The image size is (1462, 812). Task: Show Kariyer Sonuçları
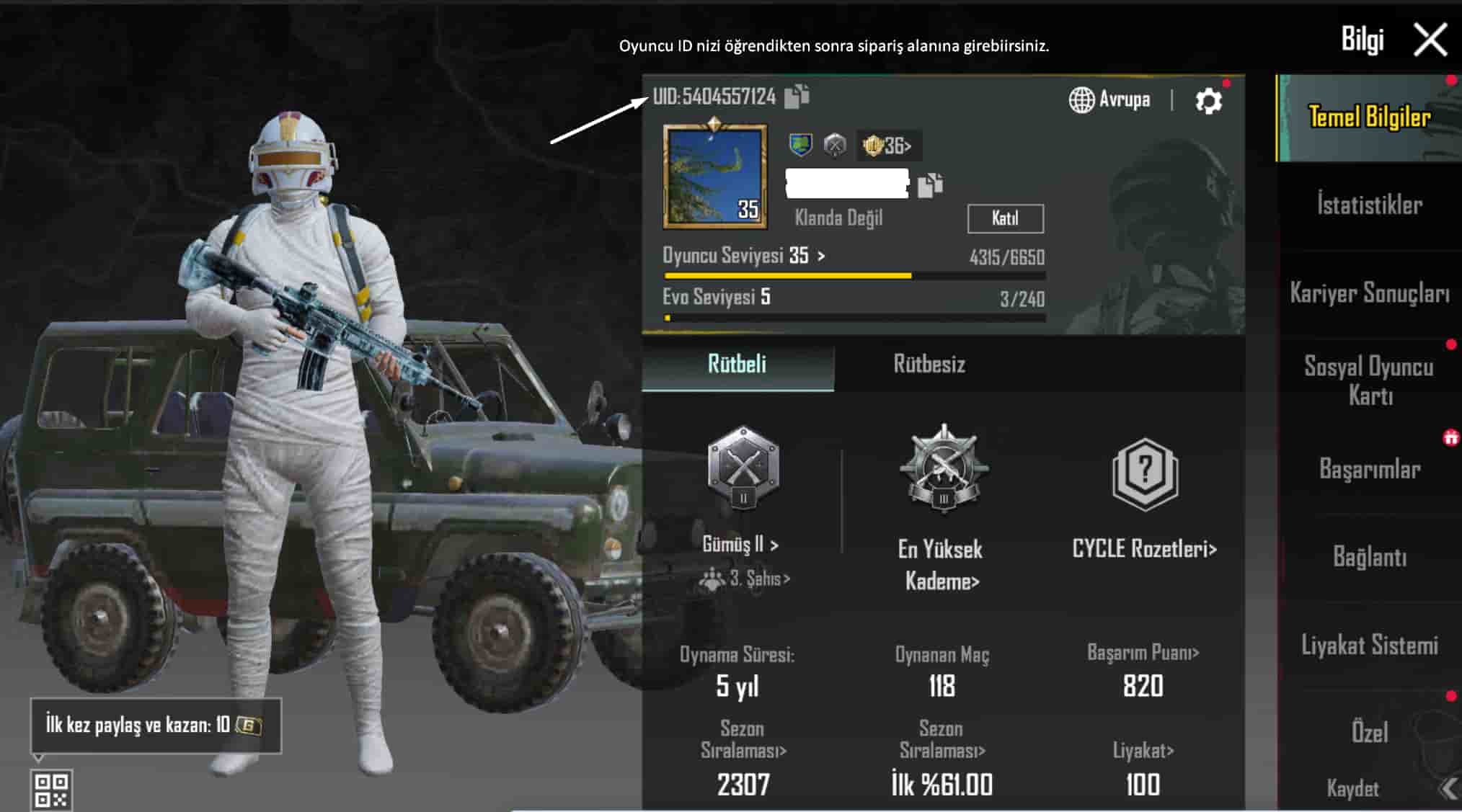1369,293
